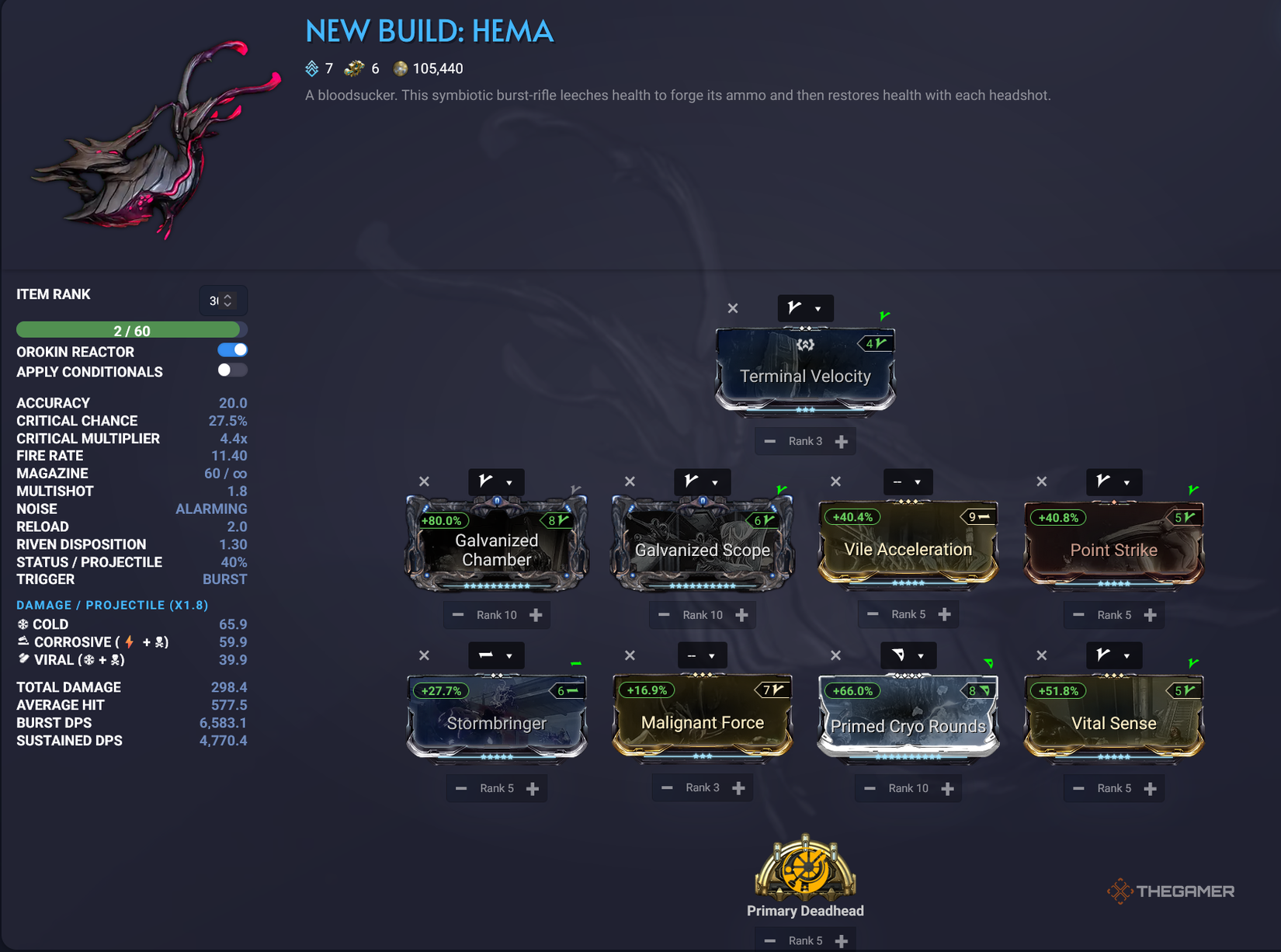Adjust the Item Rank stepper control
This screenshot has width=1281, height=952.
pyautogui.click(x=221, y=301)
